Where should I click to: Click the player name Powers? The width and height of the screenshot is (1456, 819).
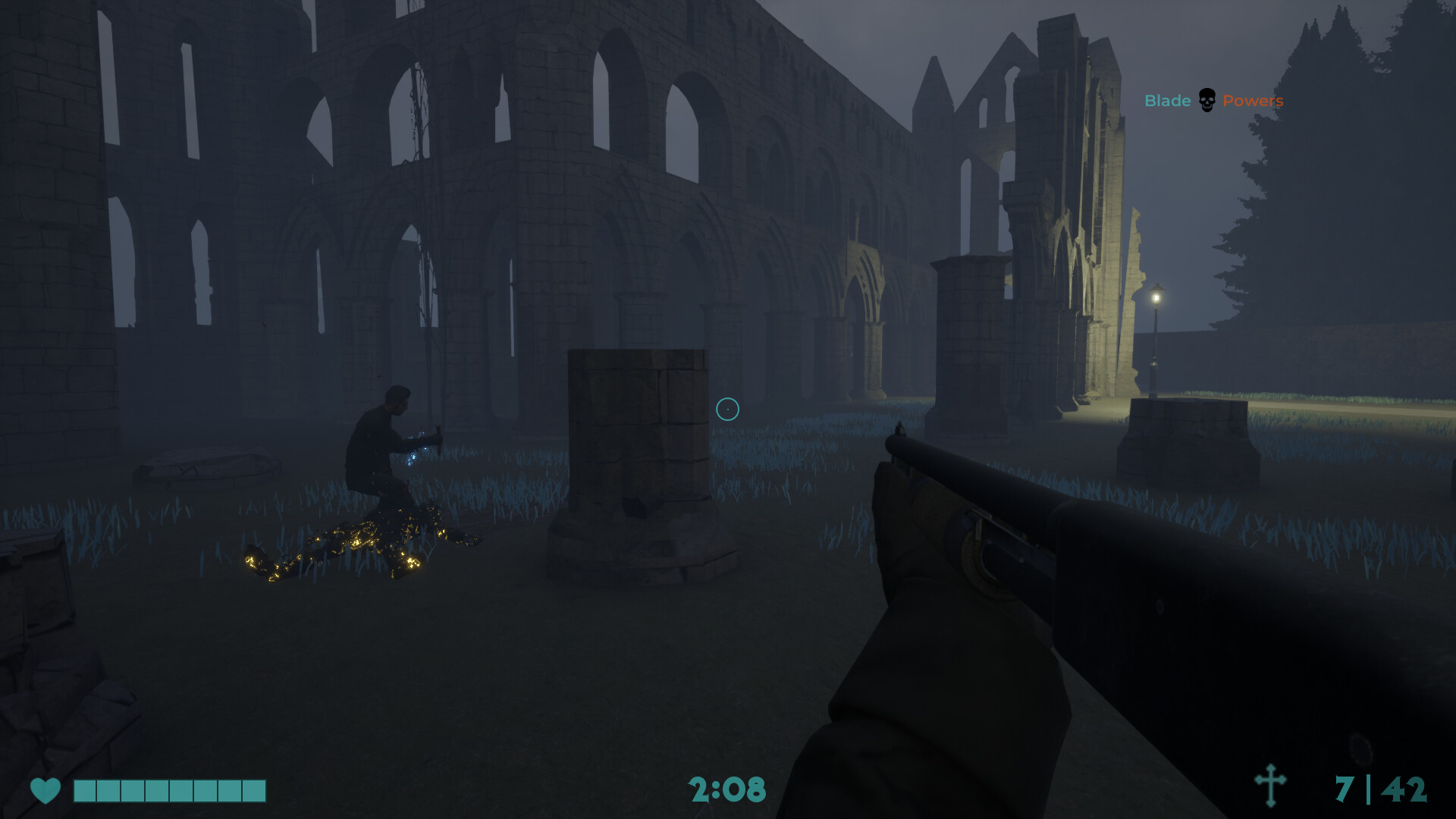click(x=1256, y=99)
